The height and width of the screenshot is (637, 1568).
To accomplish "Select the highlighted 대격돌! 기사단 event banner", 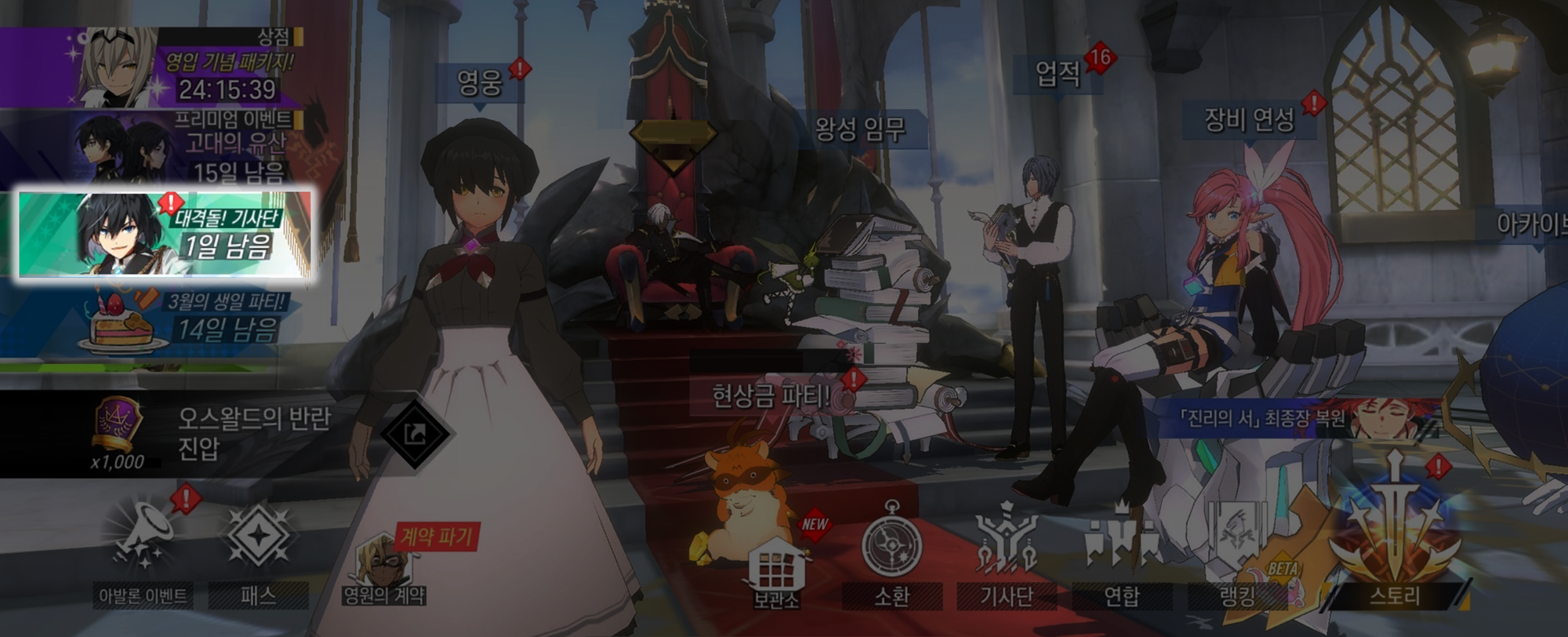I will 165,234.
